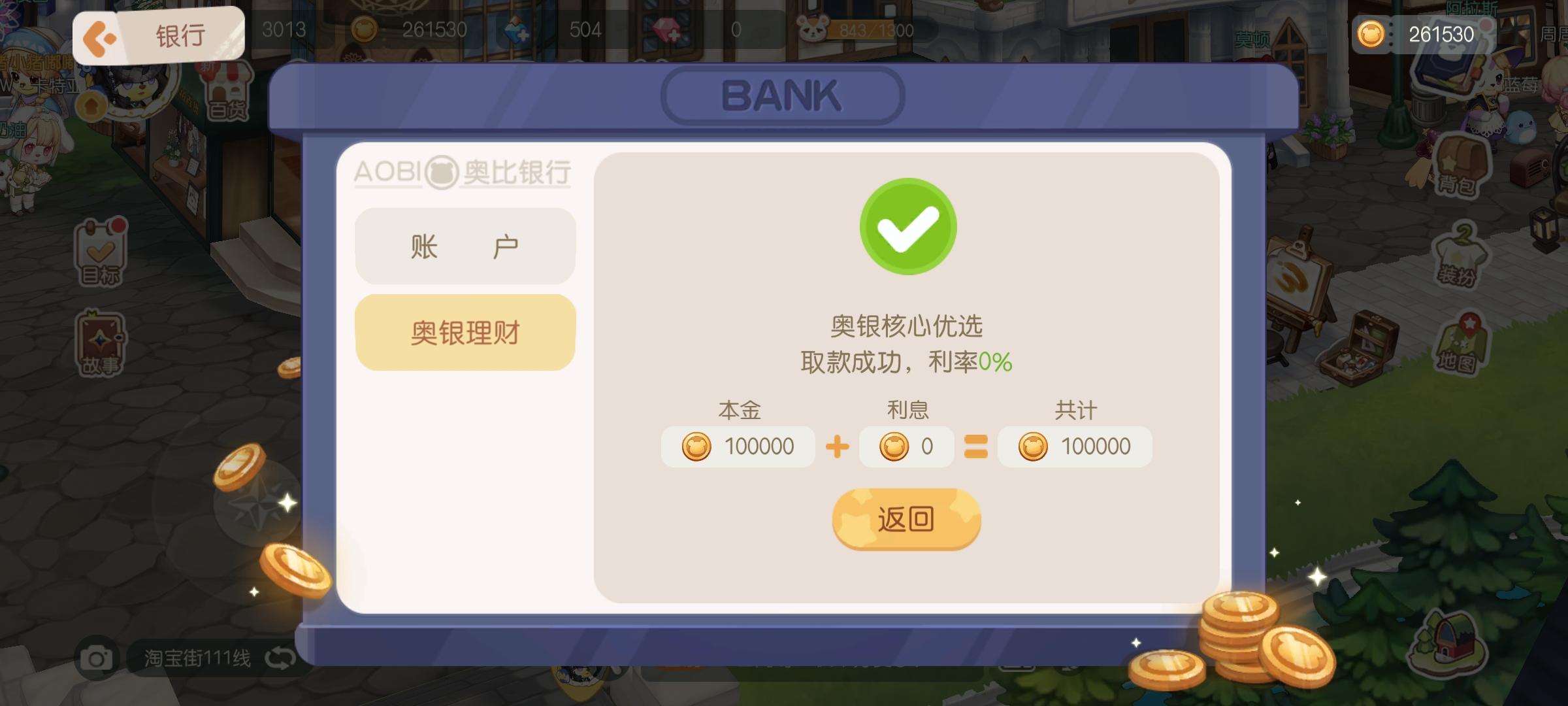Open the 故事 story book
Viewport: 1568px width, 706px height.
pyautogui.click(x=99, y=340)
